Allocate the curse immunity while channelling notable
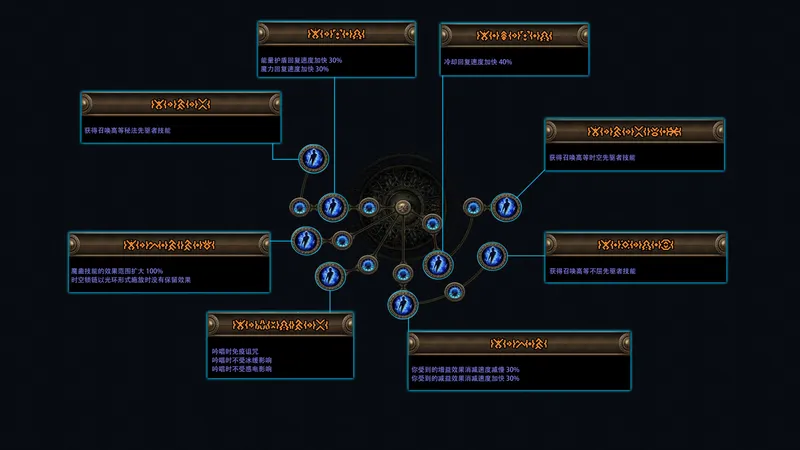 329,275
